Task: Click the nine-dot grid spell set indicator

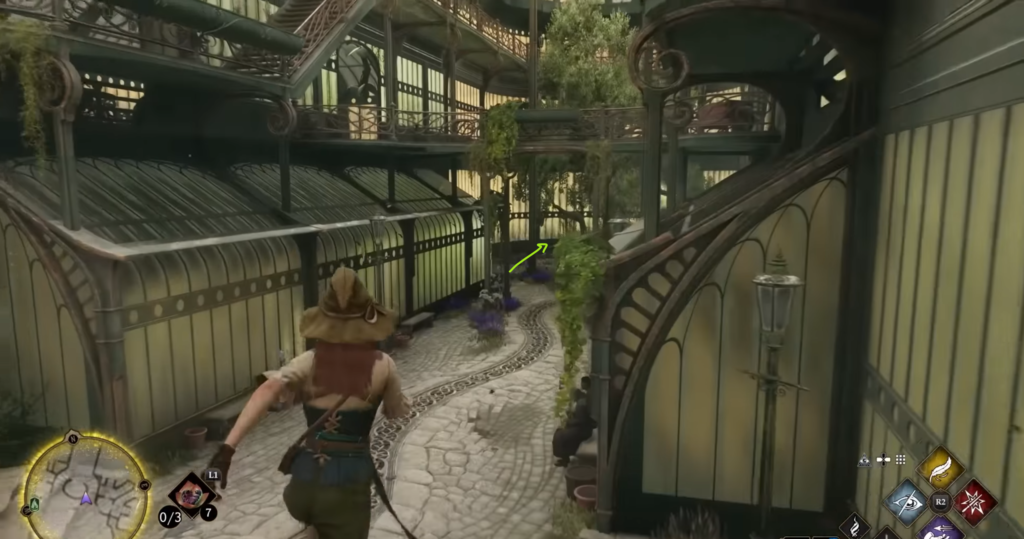Action: [x=900, y=459]
